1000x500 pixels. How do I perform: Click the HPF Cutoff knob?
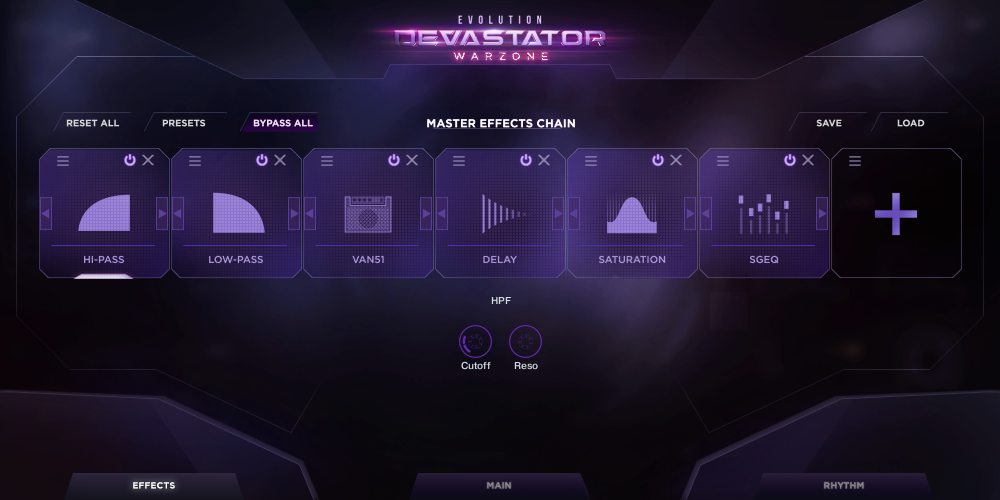475,342
